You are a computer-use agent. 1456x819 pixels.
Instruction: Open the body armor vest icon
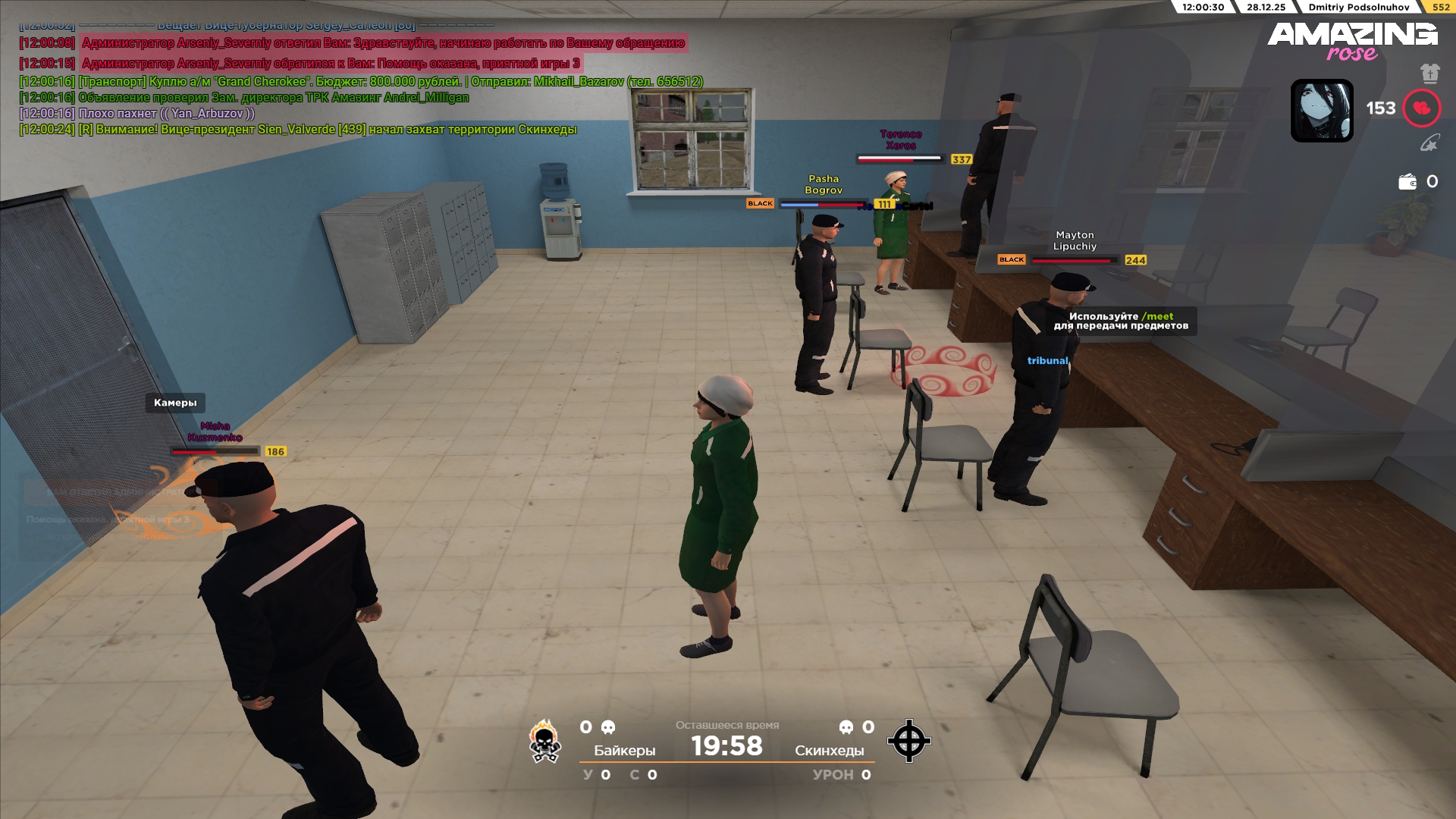(x=1429, y=74)
